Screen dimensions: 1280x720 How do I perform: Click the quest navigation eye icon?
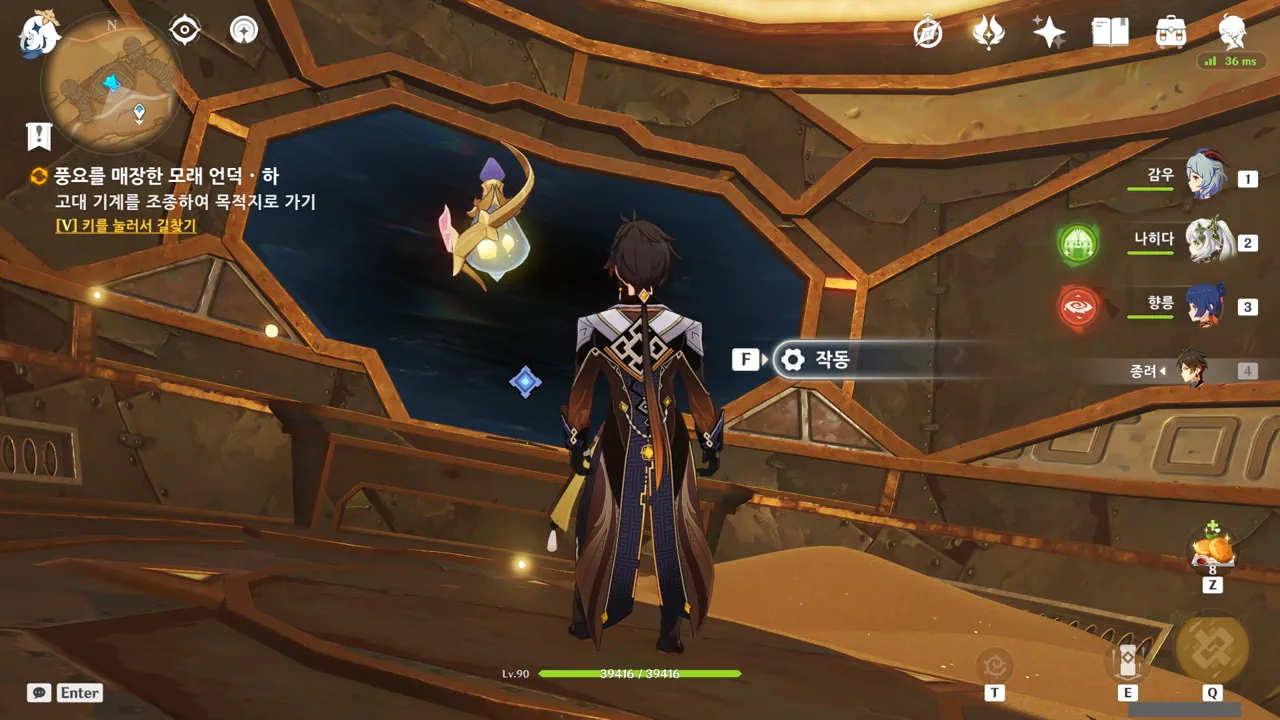coord(185,31)
